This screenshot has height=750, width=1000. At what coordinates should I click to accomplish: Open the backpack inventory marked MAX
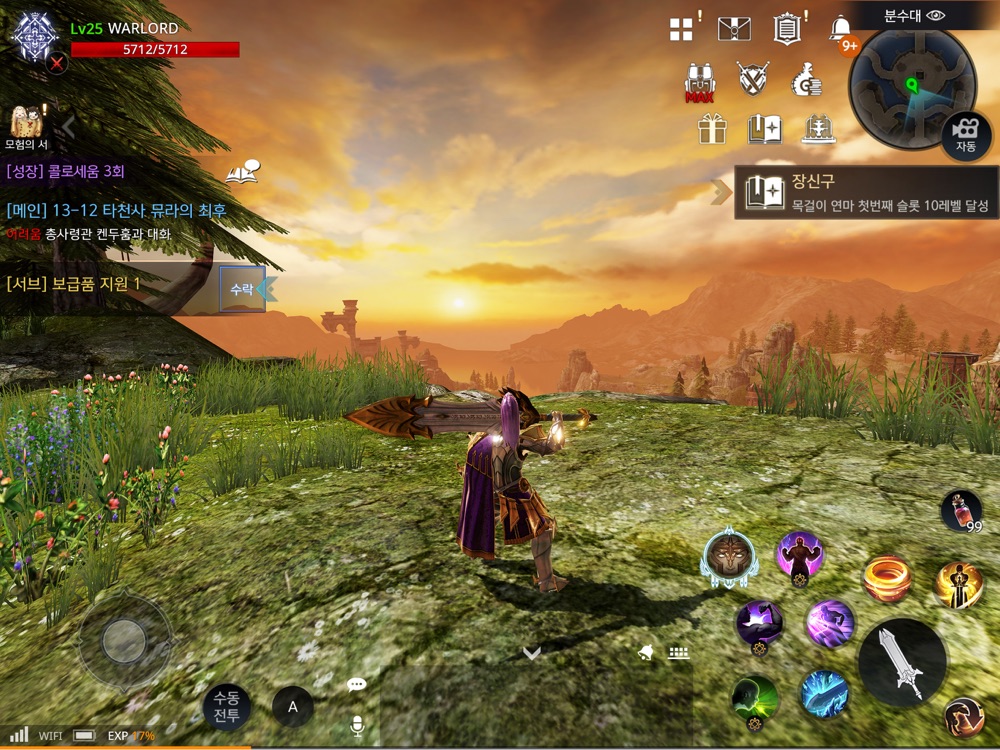tap(699, 80)
